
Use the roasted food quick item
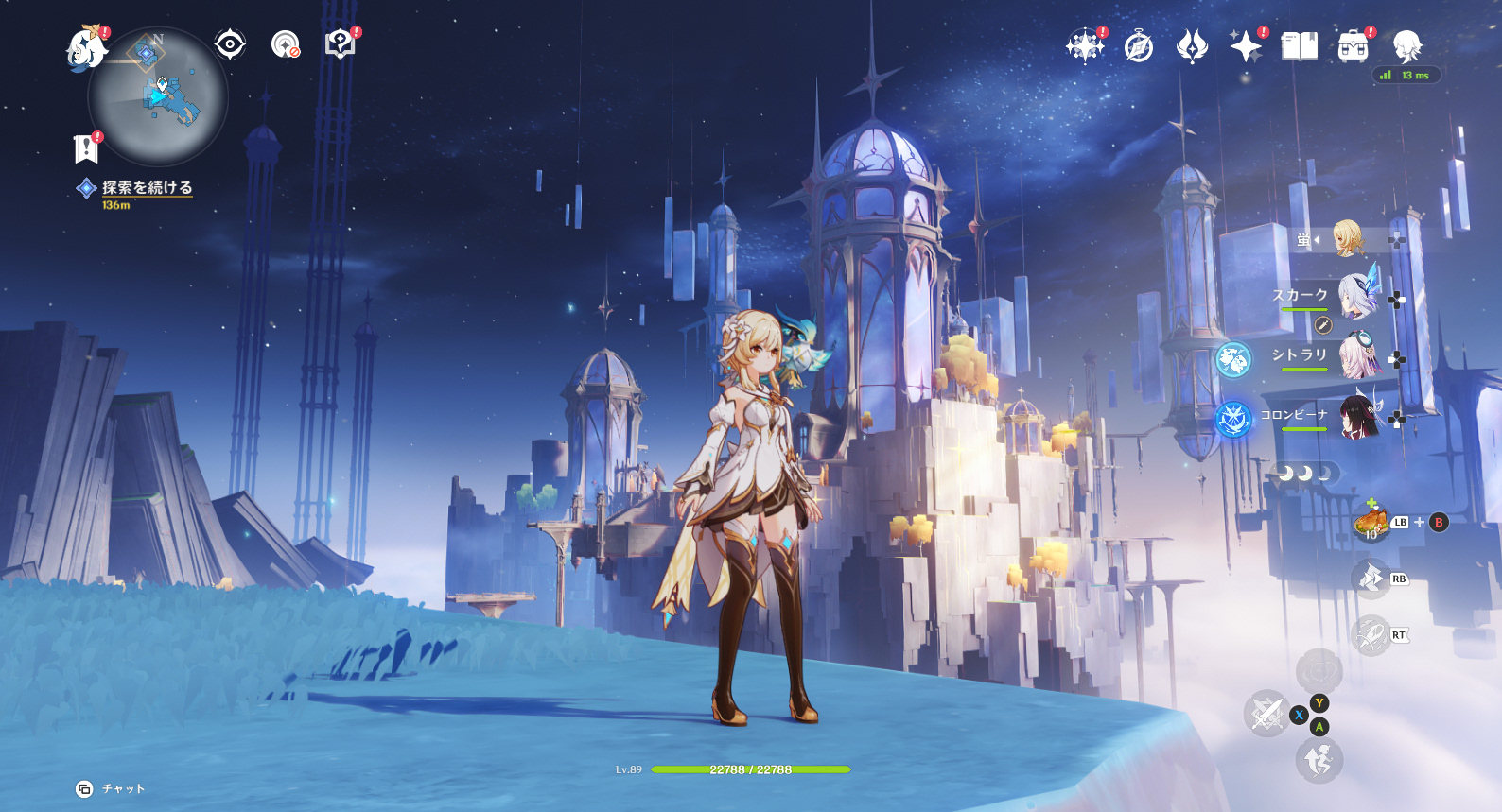click(1371, 523)
